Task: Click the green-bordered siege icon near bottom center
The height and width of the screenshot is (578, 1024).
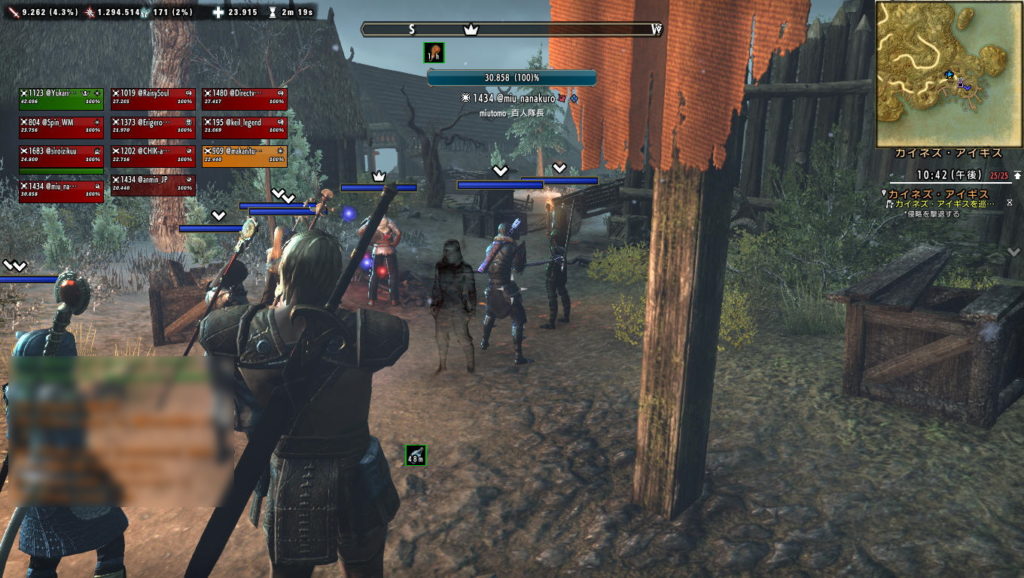Action: click(x=416, y=455)
